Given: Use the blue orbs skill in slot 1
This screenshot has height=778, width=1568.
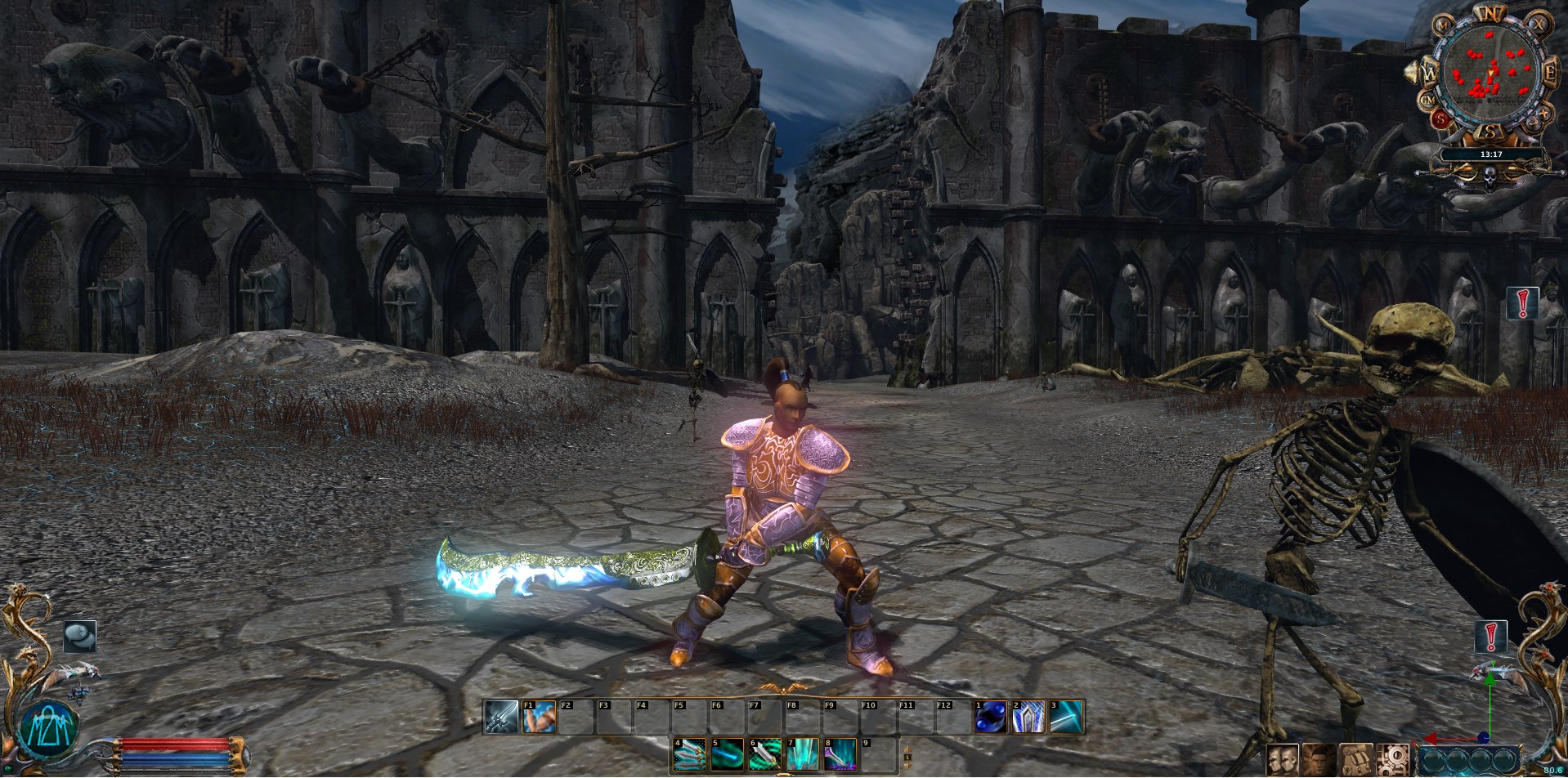Looking at the screenshot, I should pos(990,717).
